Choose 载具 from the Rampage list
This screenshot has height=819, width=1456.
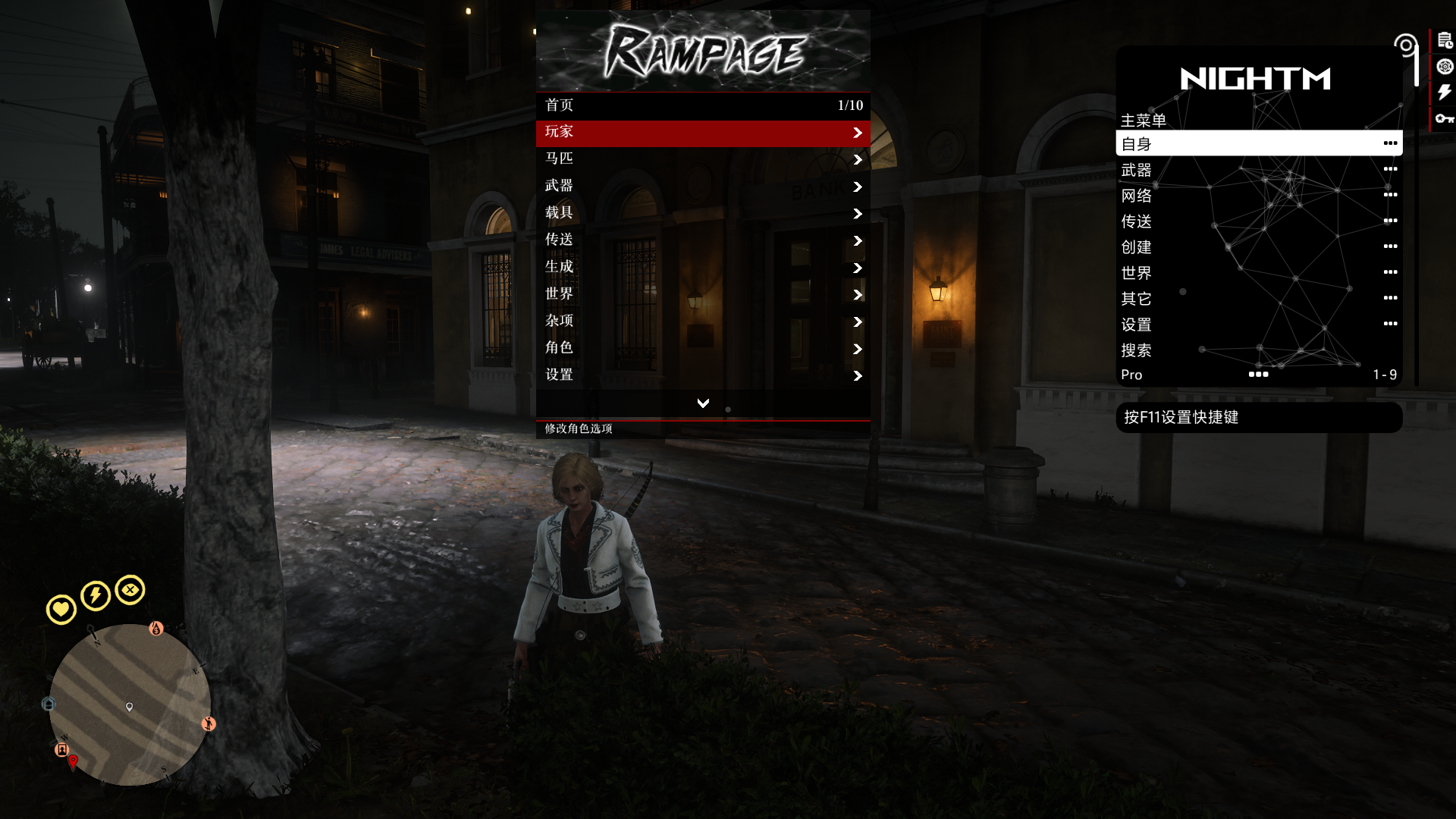coord(702,214)
